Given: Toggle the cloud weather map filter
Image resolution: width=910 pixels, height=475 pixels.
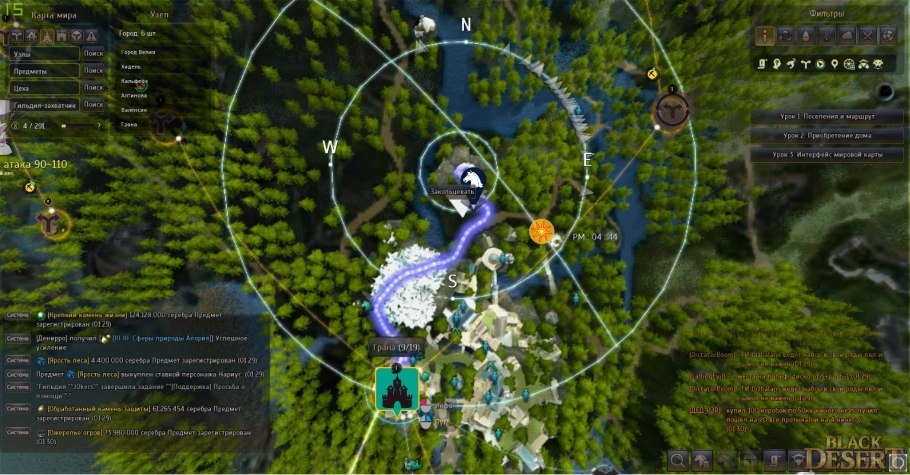Looking at the screenshot, I should (847, 36).
